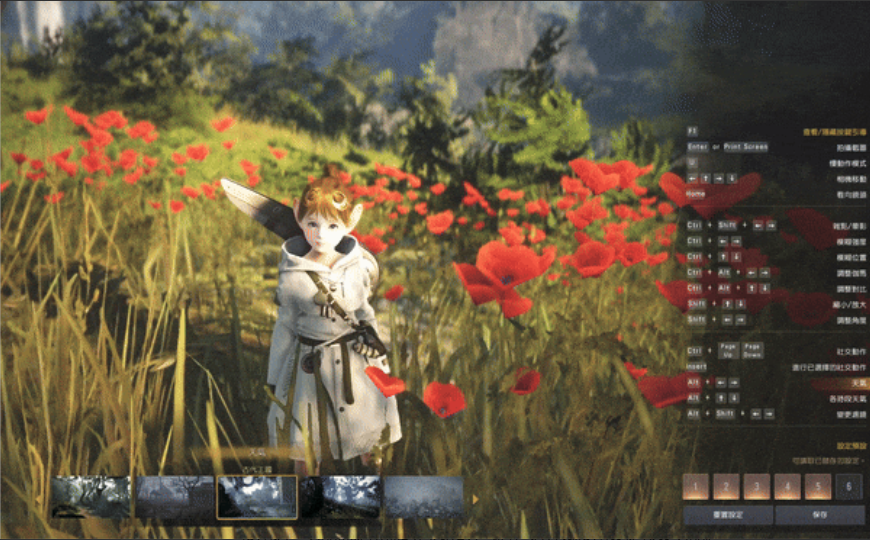Choose the foggy bare-tree weather thumbnail
The height and width of the screenshot is (540, 870).
[x=175, y=497]
